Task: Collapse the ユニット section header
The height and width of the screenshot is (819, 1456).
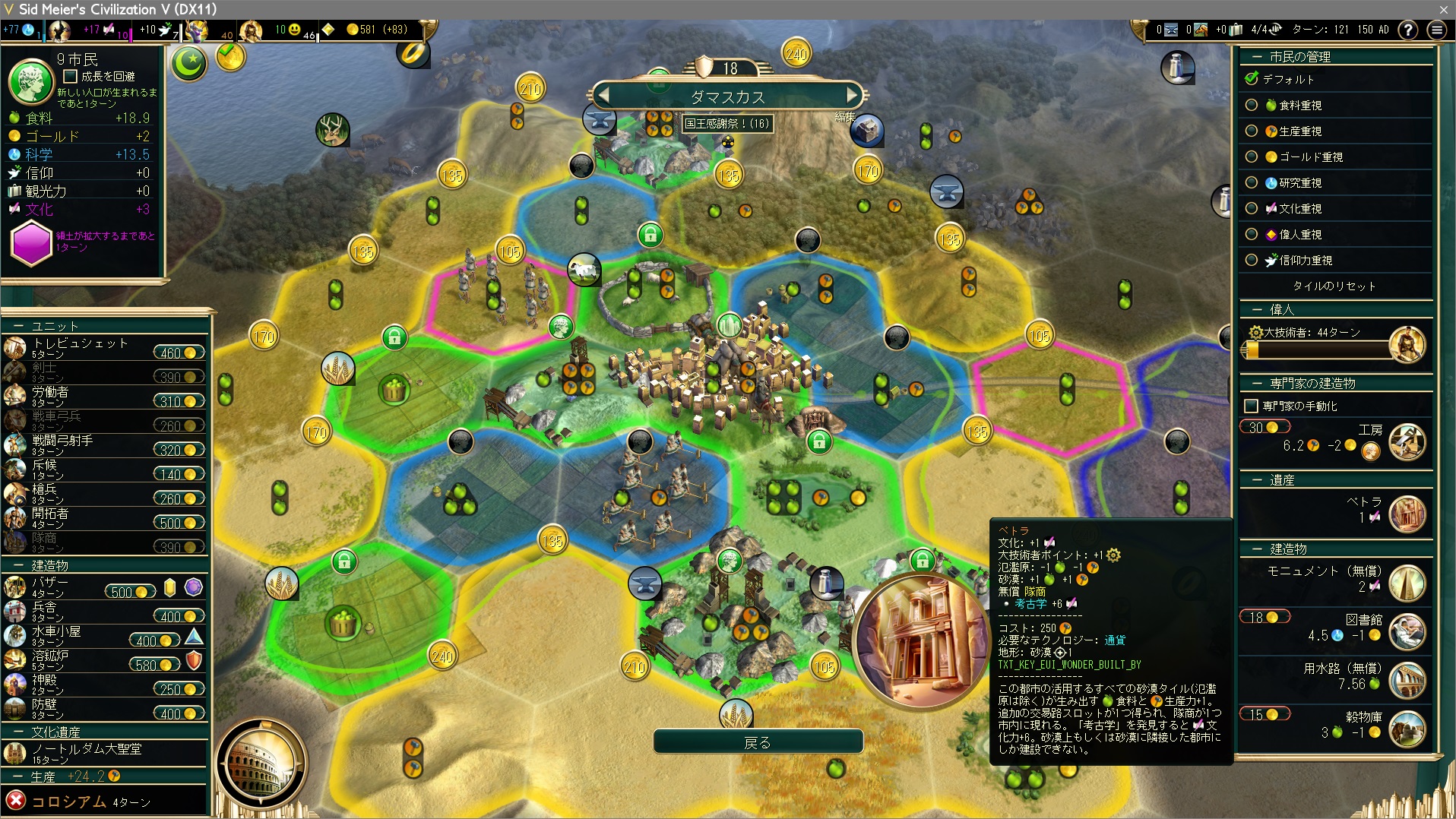Action: click(53, 326)
